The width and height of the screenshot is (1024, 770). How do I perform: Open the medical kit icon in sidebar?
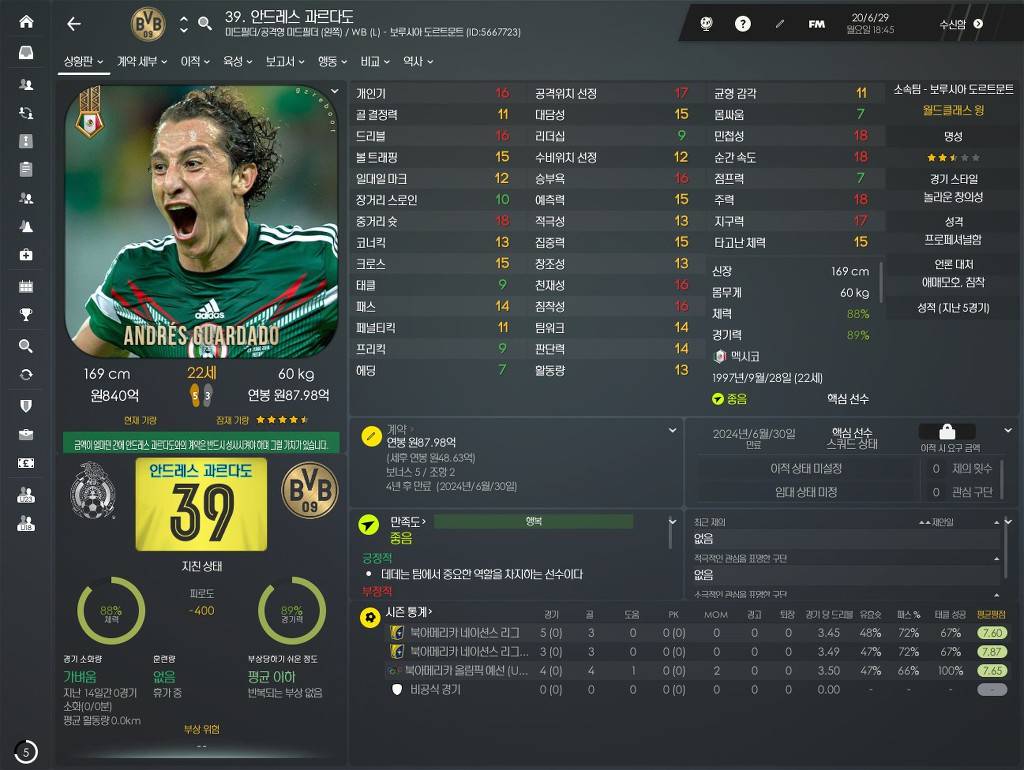pyautogui.click(x=26, y=255)
